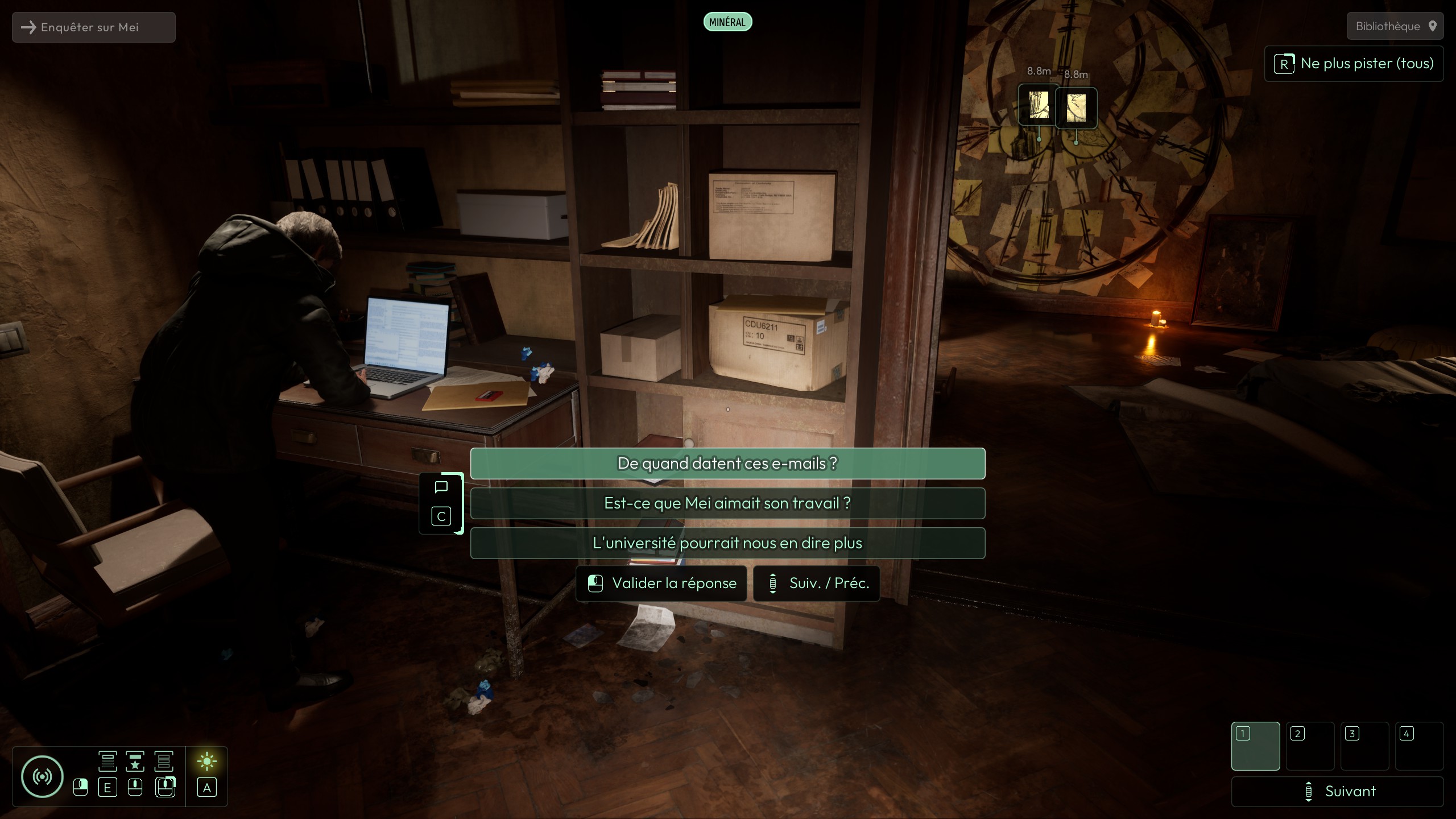
Task: Select the right tracked clue thumbnail
Action: pos(1076,107)
